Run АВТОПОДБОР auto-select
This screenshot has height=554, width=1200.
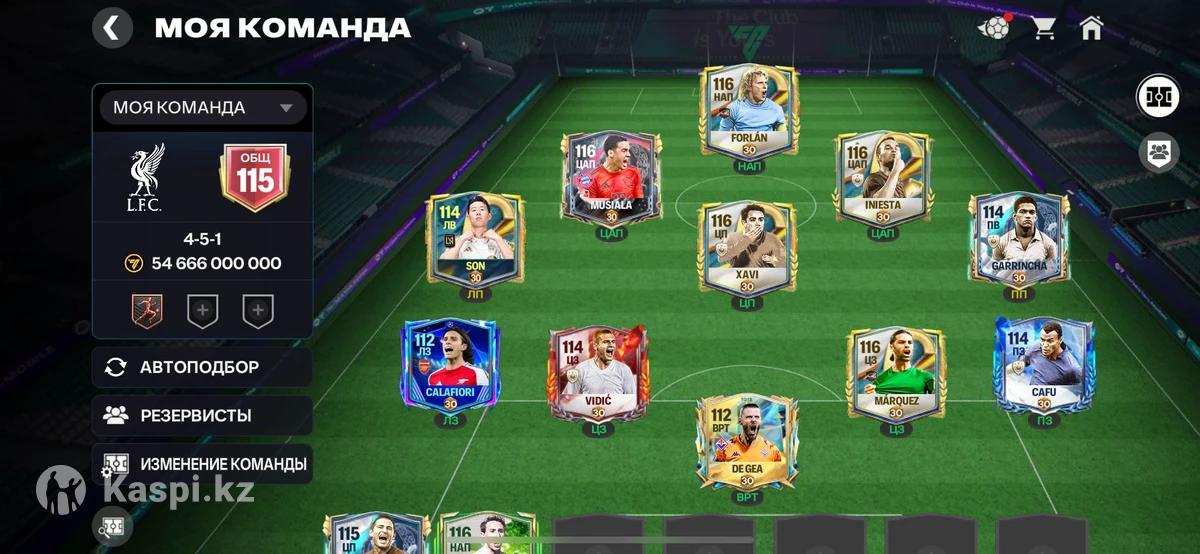pos(202,367)
